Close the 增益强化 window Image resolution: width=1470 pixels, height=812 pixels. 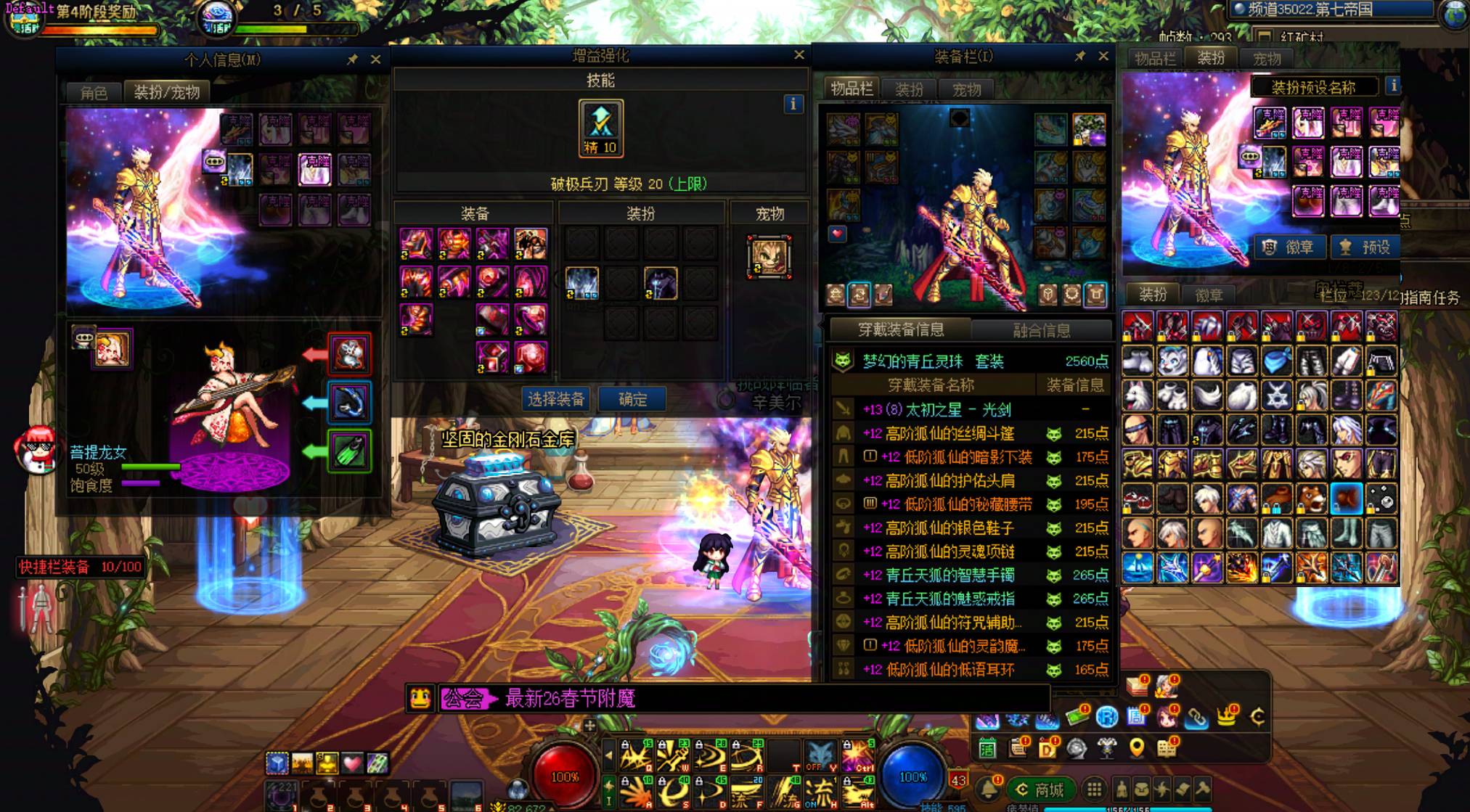coord(799,55)
